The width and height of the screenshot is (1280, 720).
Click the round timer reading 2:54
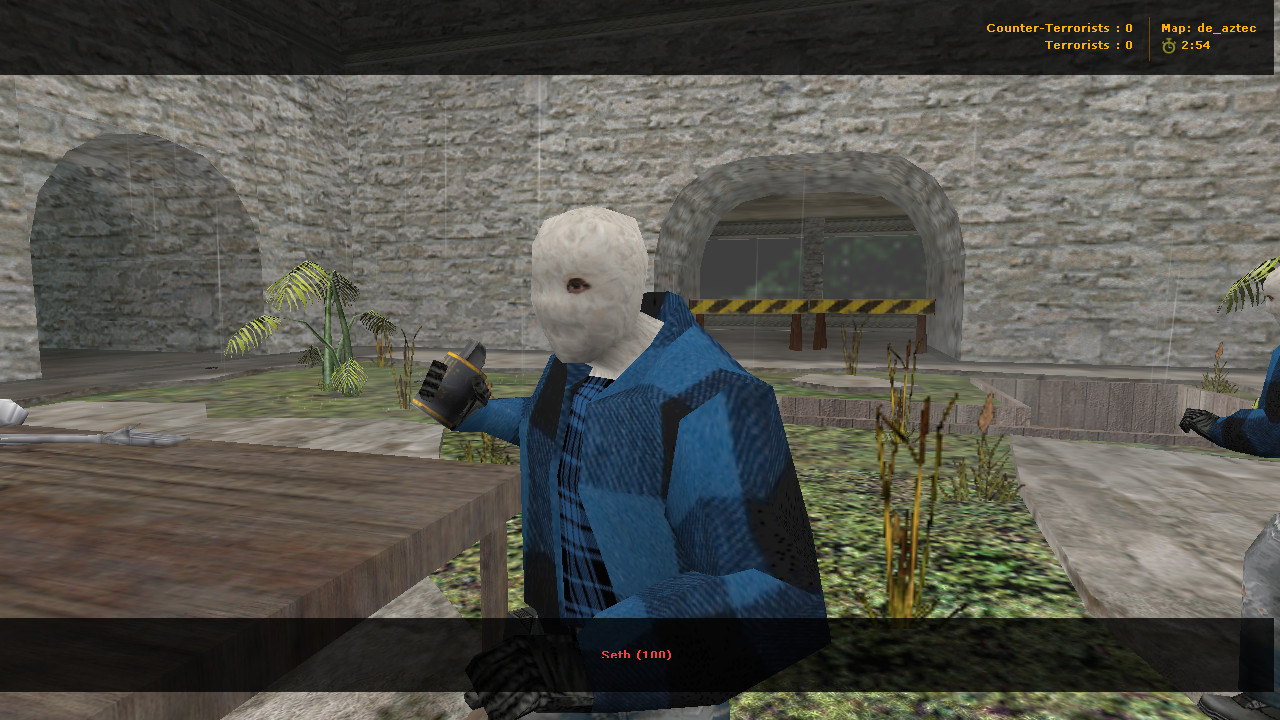coord(1195,44)
